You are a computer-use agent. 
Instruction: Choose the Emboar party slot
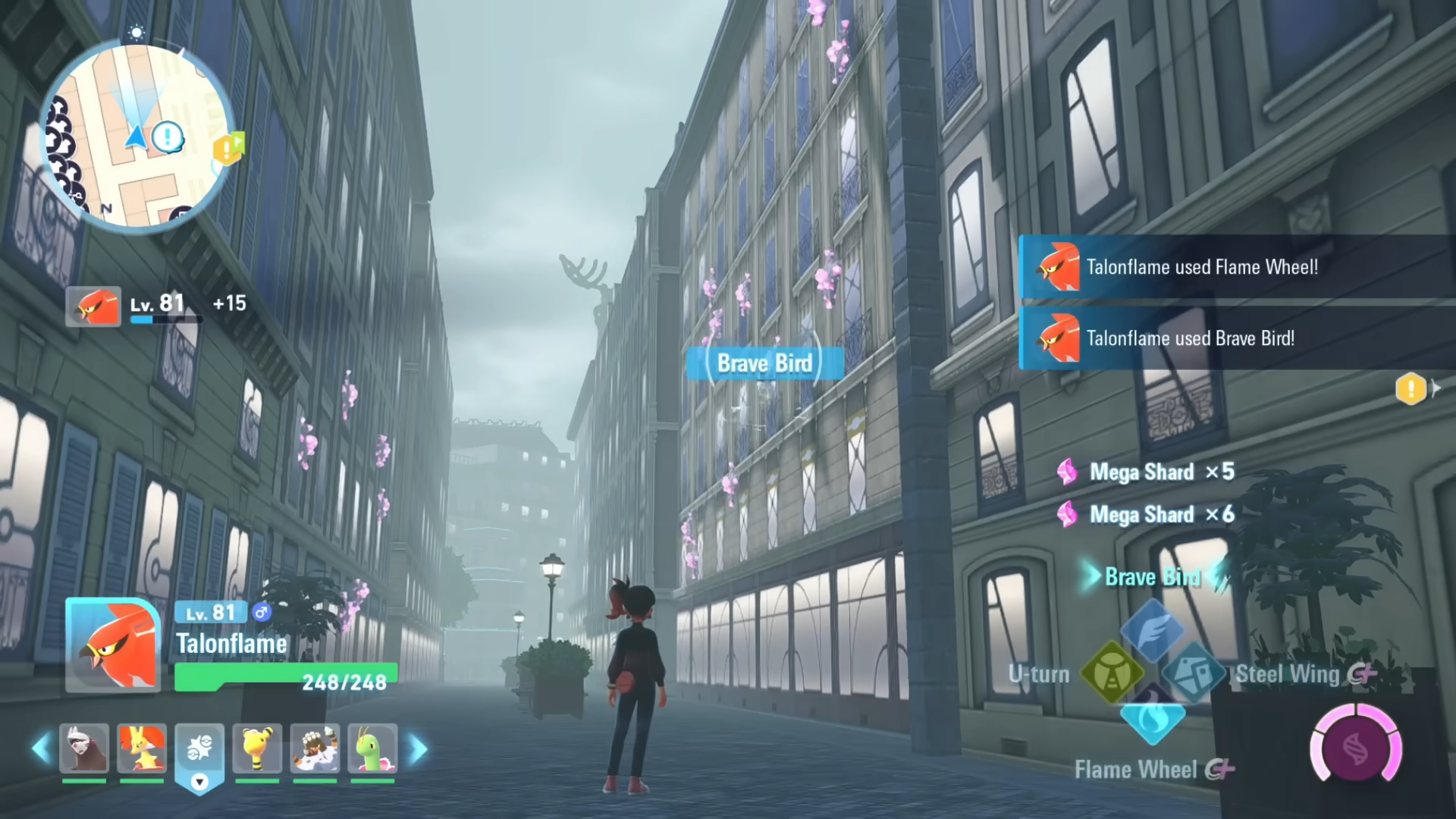315,748
